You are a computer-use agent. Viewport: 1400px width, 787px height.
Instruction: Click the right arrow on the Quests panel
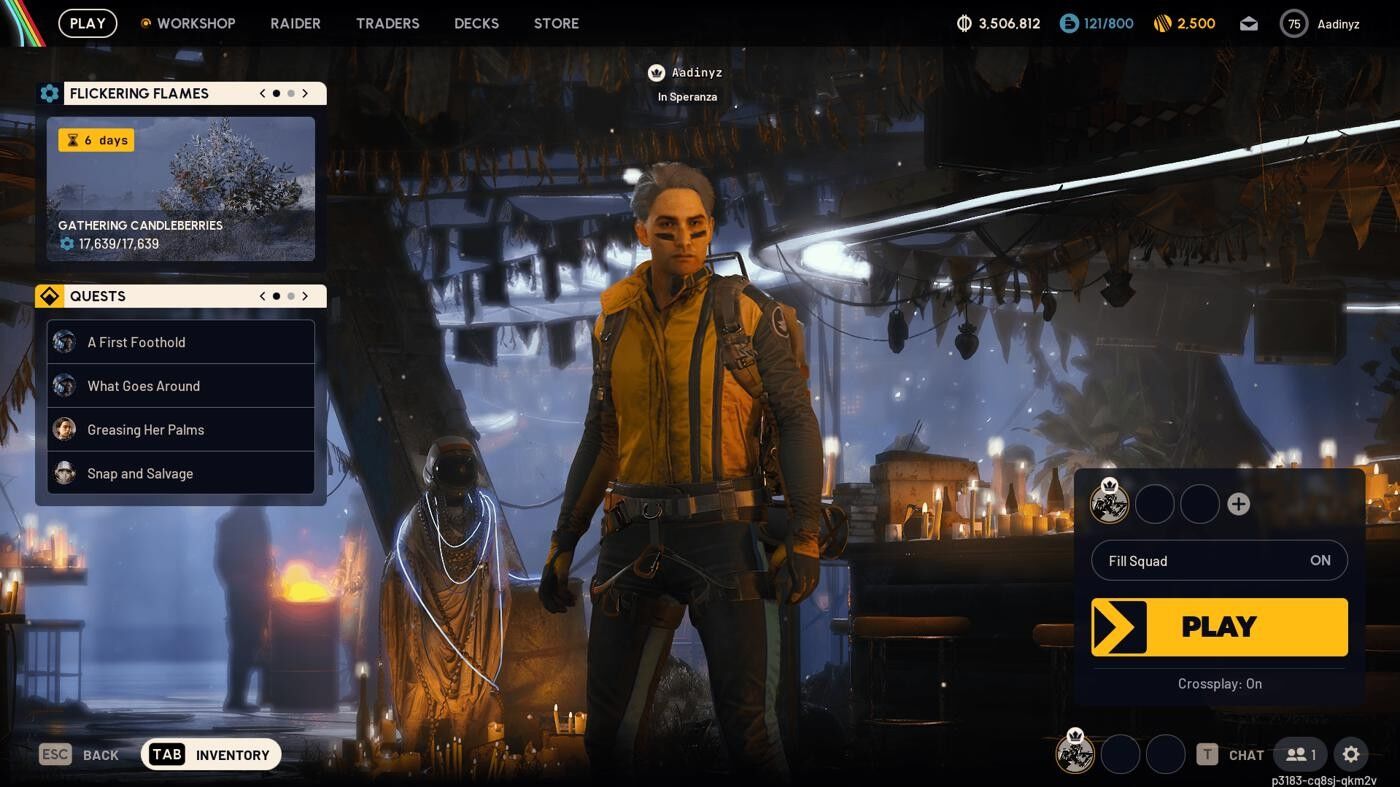[x=306, y=295]
